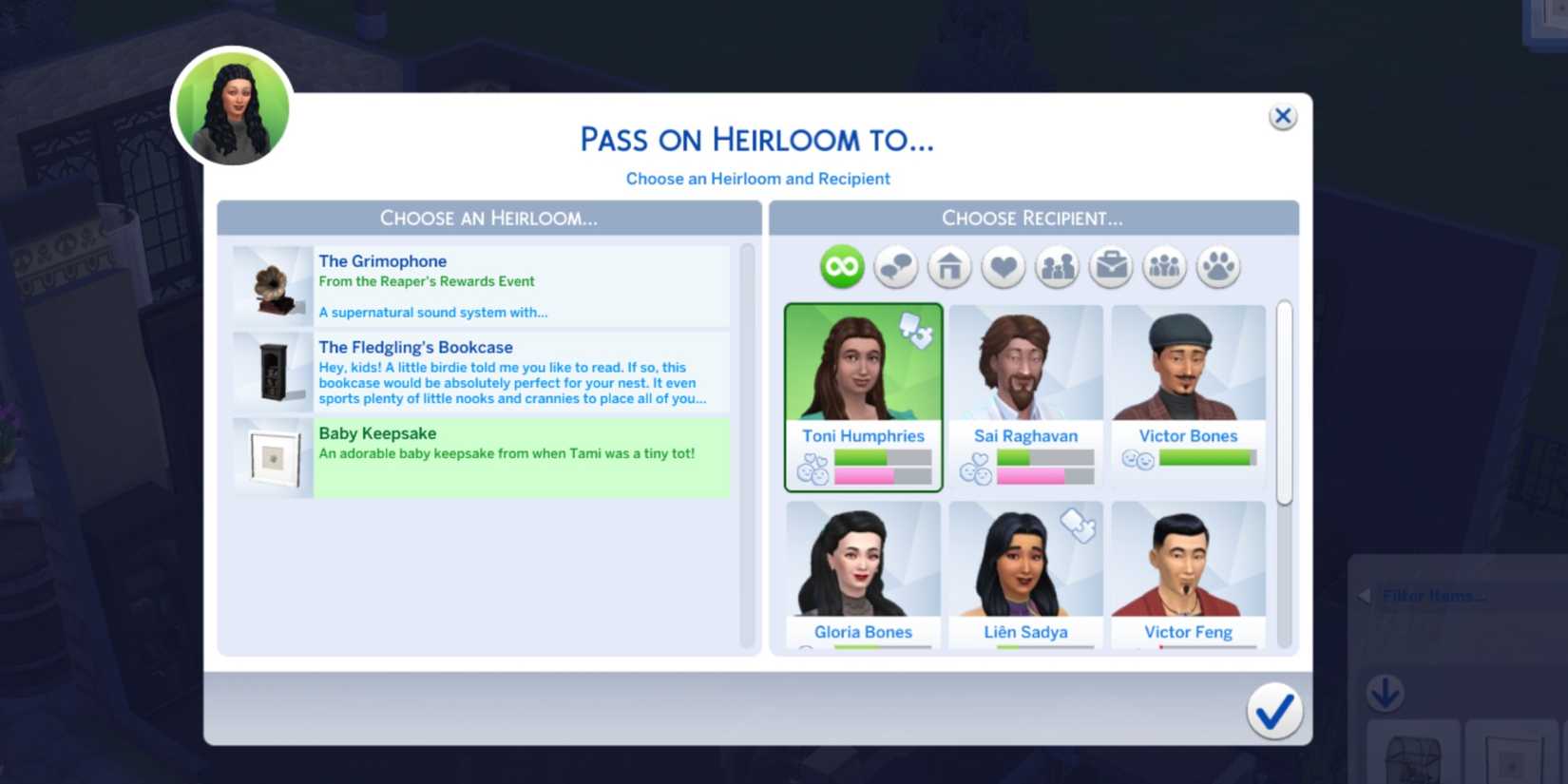Click Victor Bones's green friendship bar

pos(1201,457)
